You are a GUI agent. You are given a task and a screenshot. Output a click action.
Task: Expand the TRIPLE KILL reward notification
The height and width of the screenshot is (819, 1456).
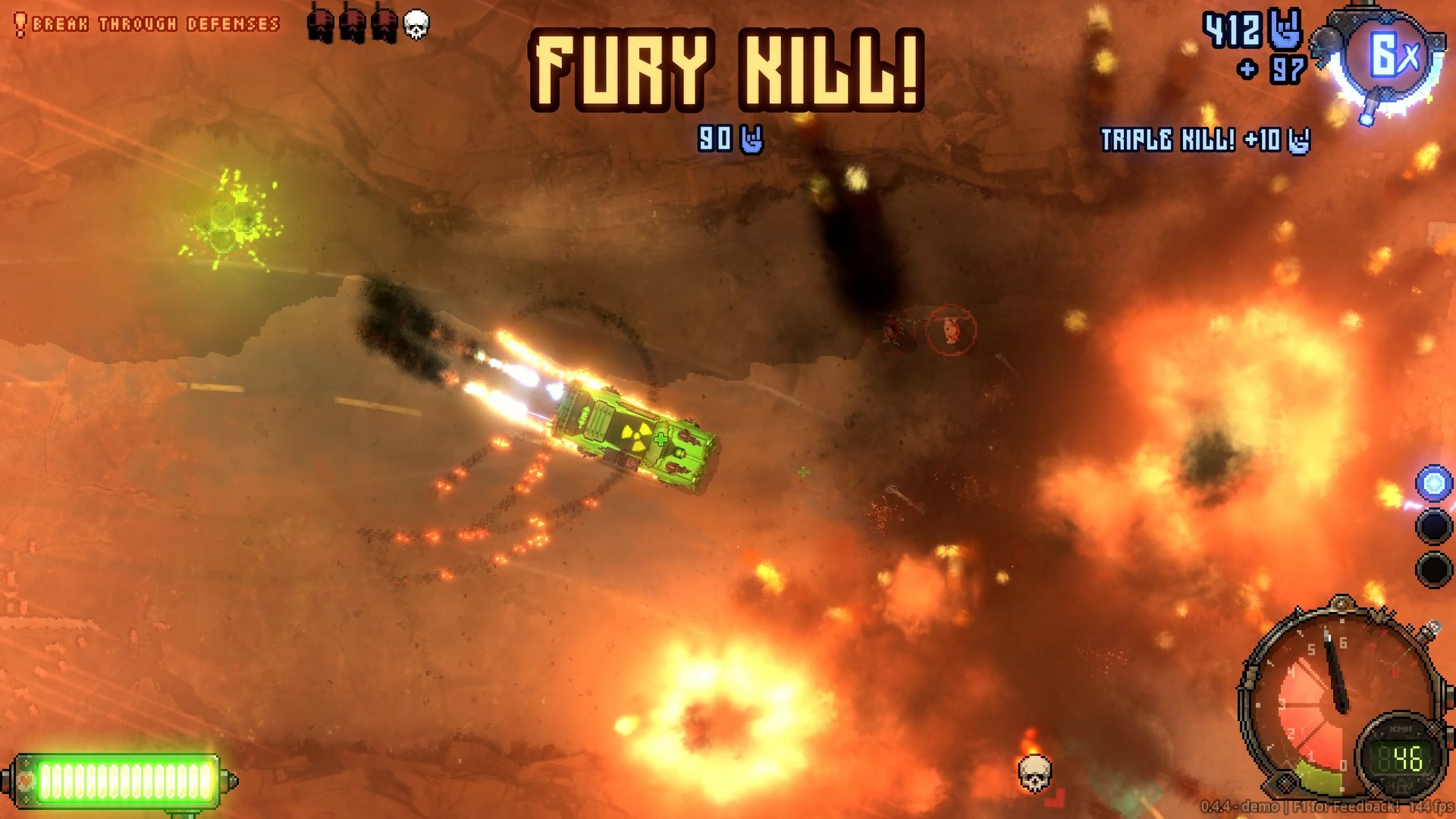pyautogui.click(x=1204, y=138)
